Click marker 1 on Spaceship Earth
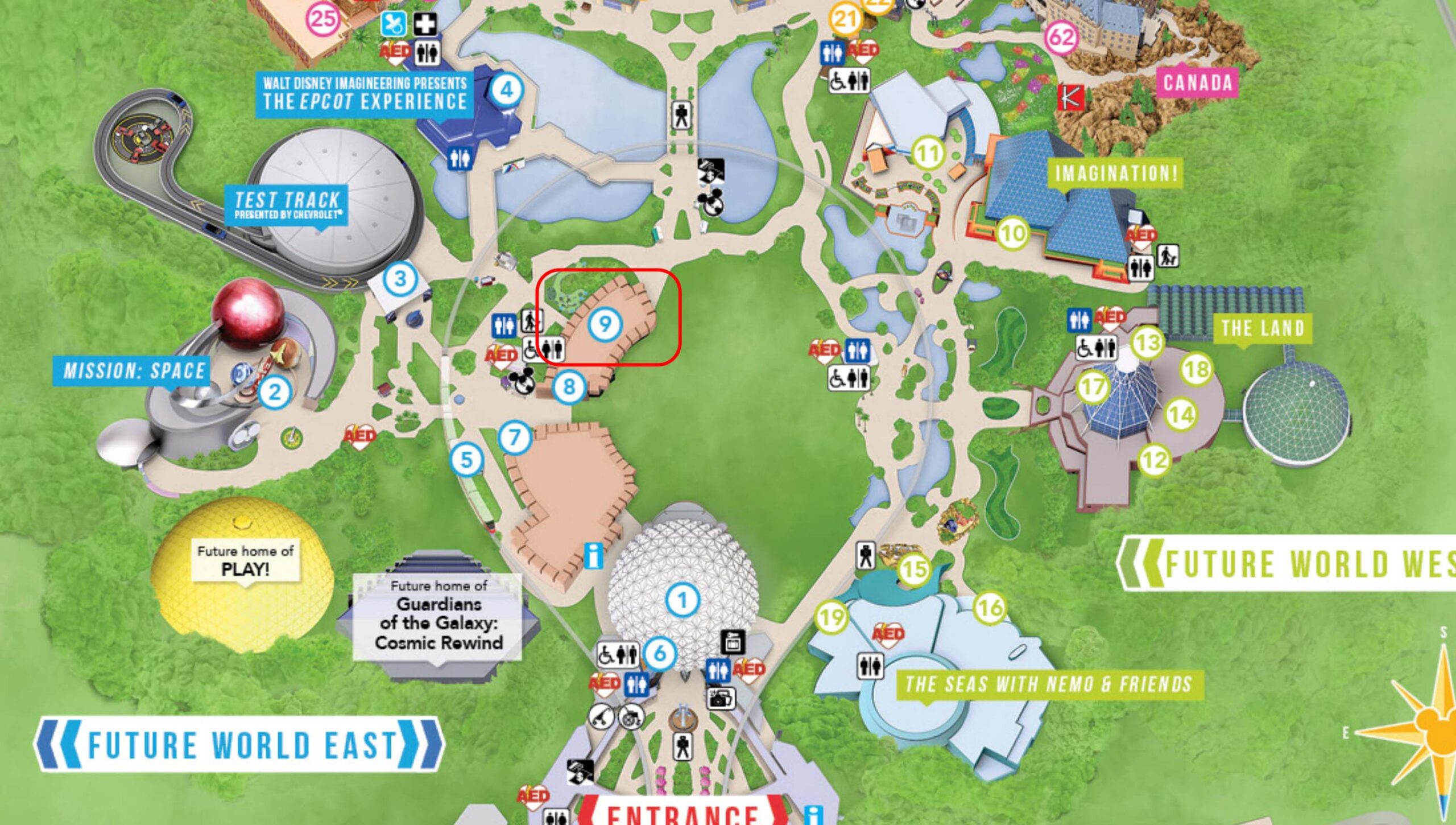This screenshot has height=825, width=1456. point(682,600)
